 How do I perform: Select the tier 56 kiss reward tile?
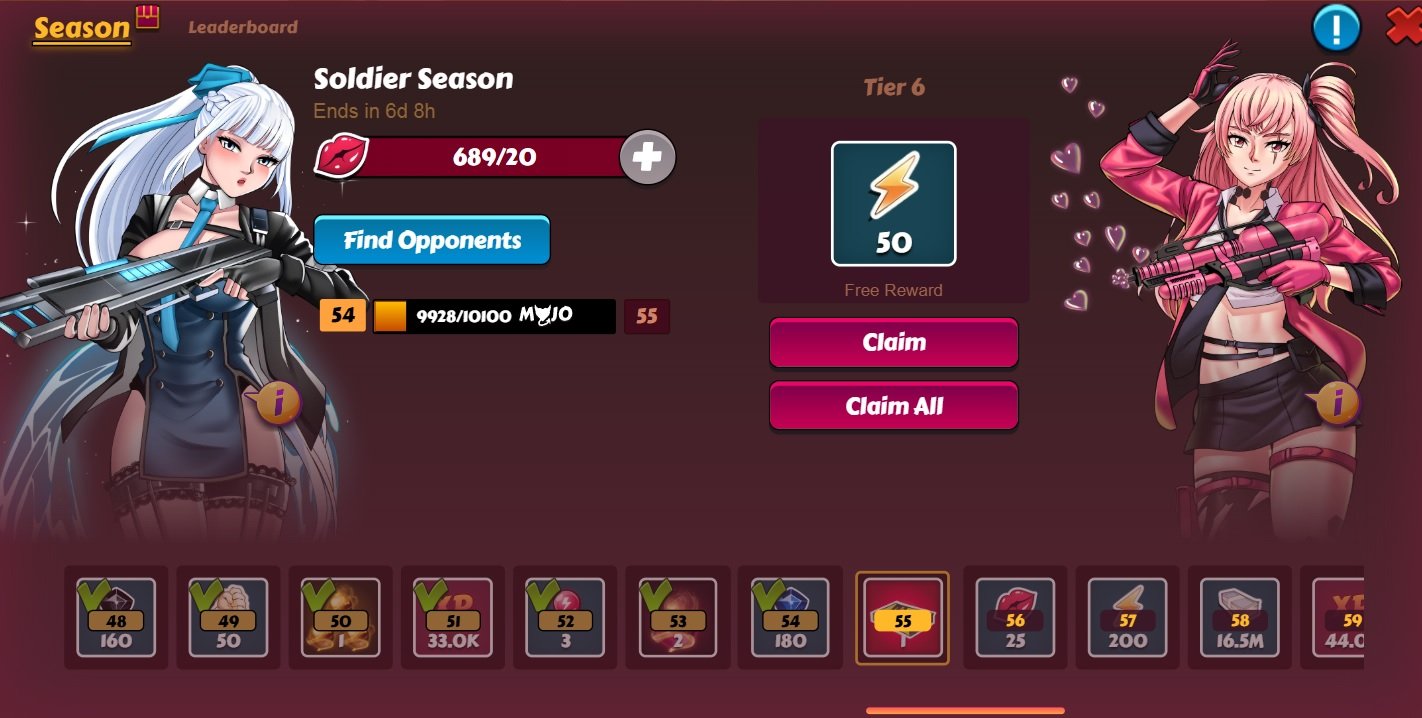point(1015,618)
